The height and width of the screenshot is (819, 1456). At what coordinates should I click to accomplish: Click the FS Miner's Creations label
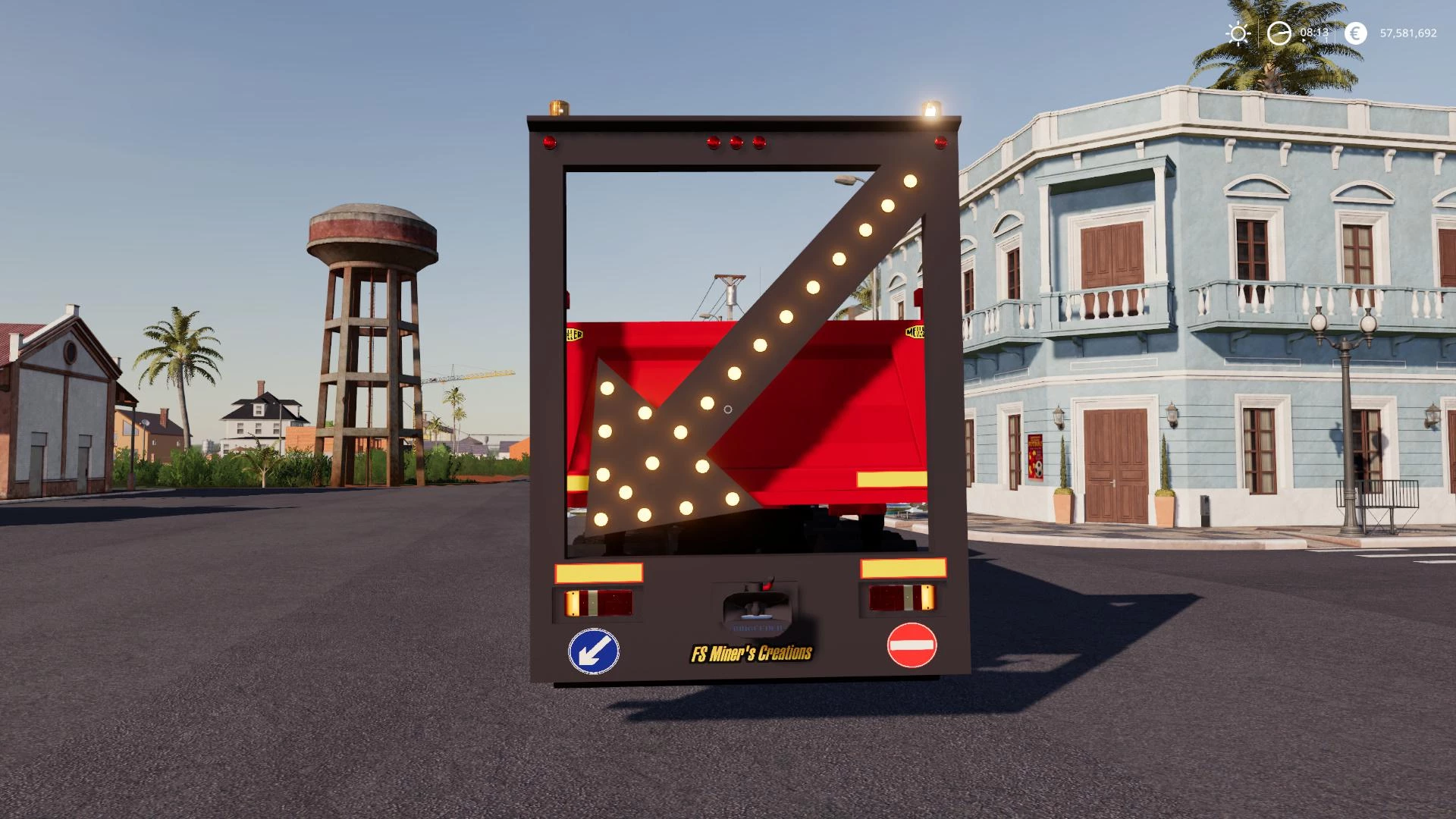(x=752, y=654)
